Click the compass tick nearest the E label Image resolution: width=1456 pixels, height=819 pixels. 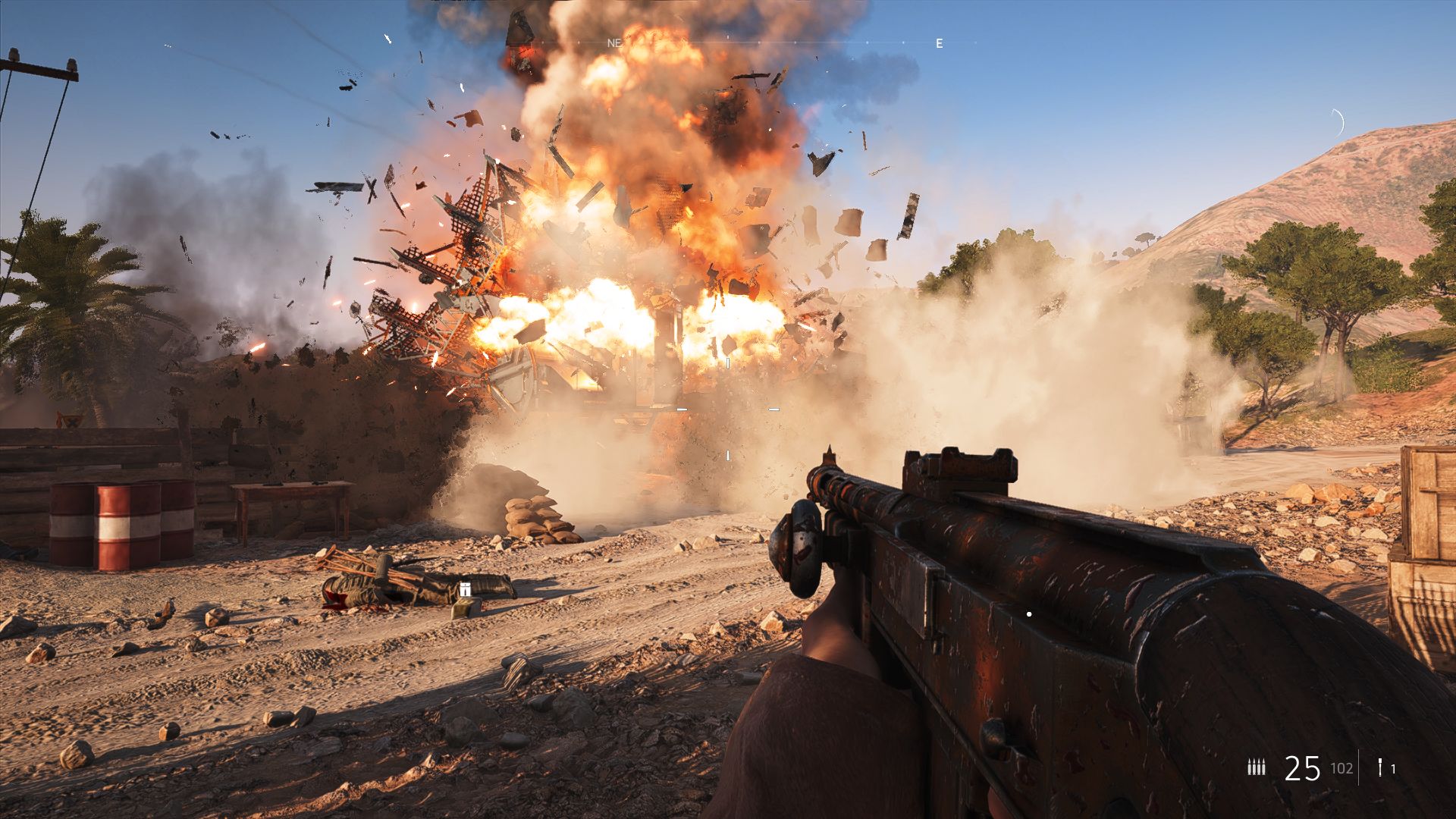[x=903, y=43]
